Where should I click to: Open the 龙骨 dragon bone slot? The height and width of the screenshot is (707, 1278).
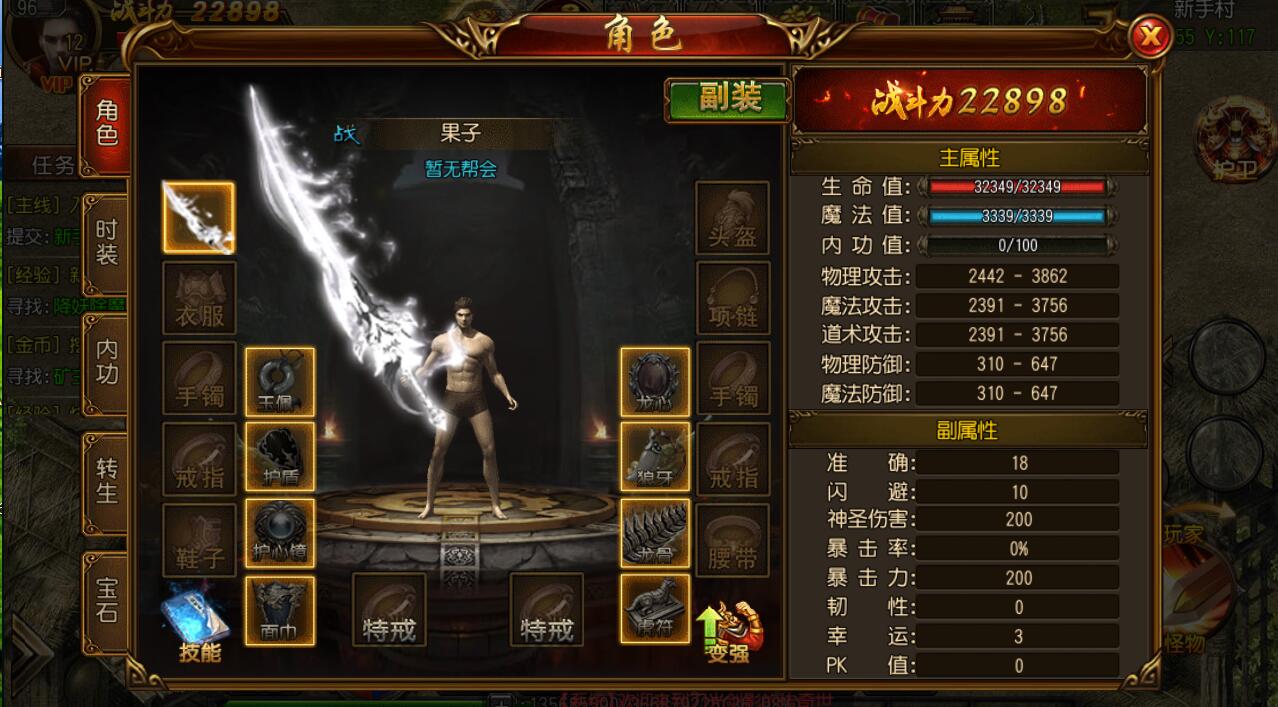pos(655,533)
